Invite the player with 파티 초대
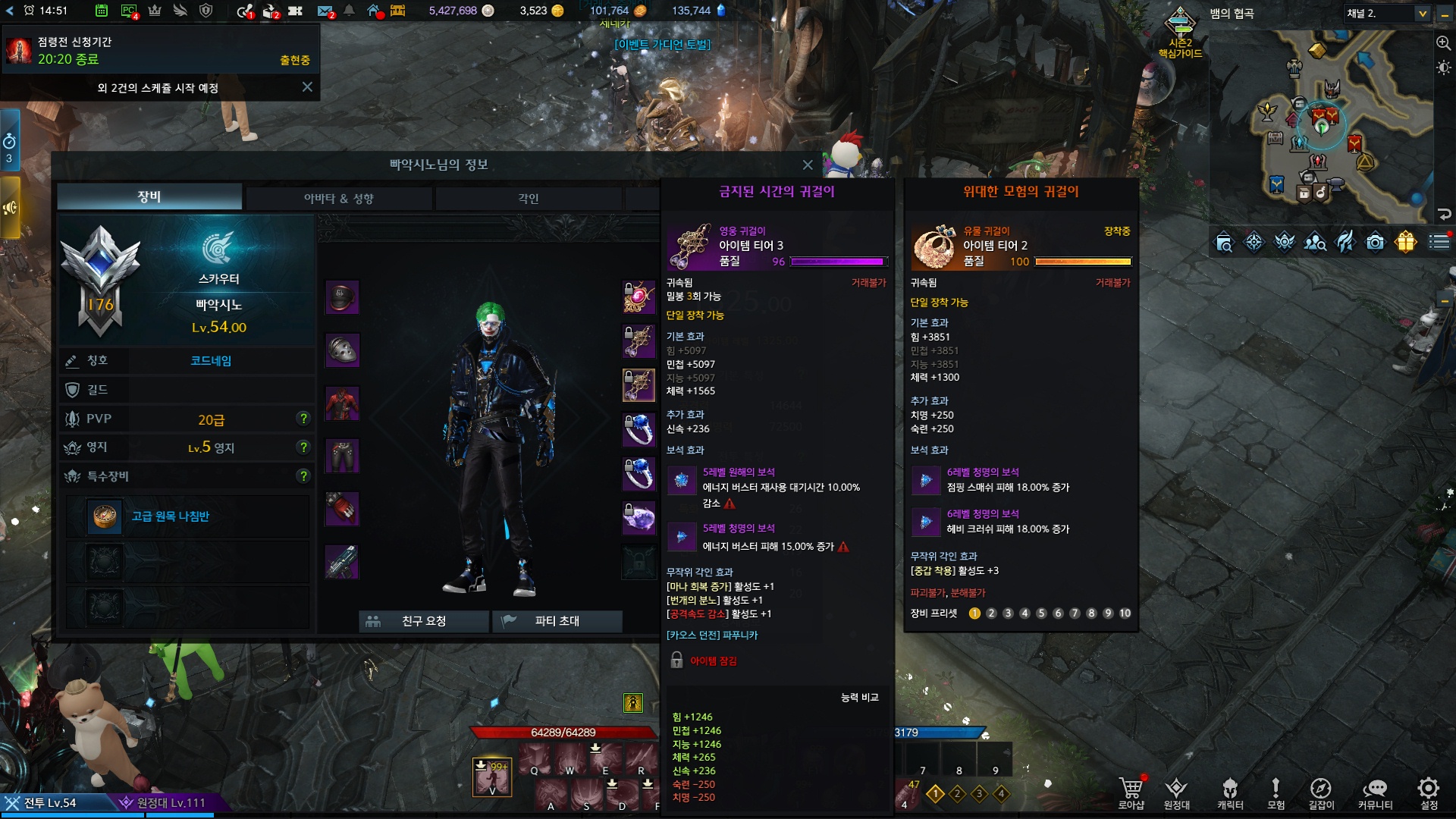The height and width of the screenshot is (819, 1456). pos(557,621)
